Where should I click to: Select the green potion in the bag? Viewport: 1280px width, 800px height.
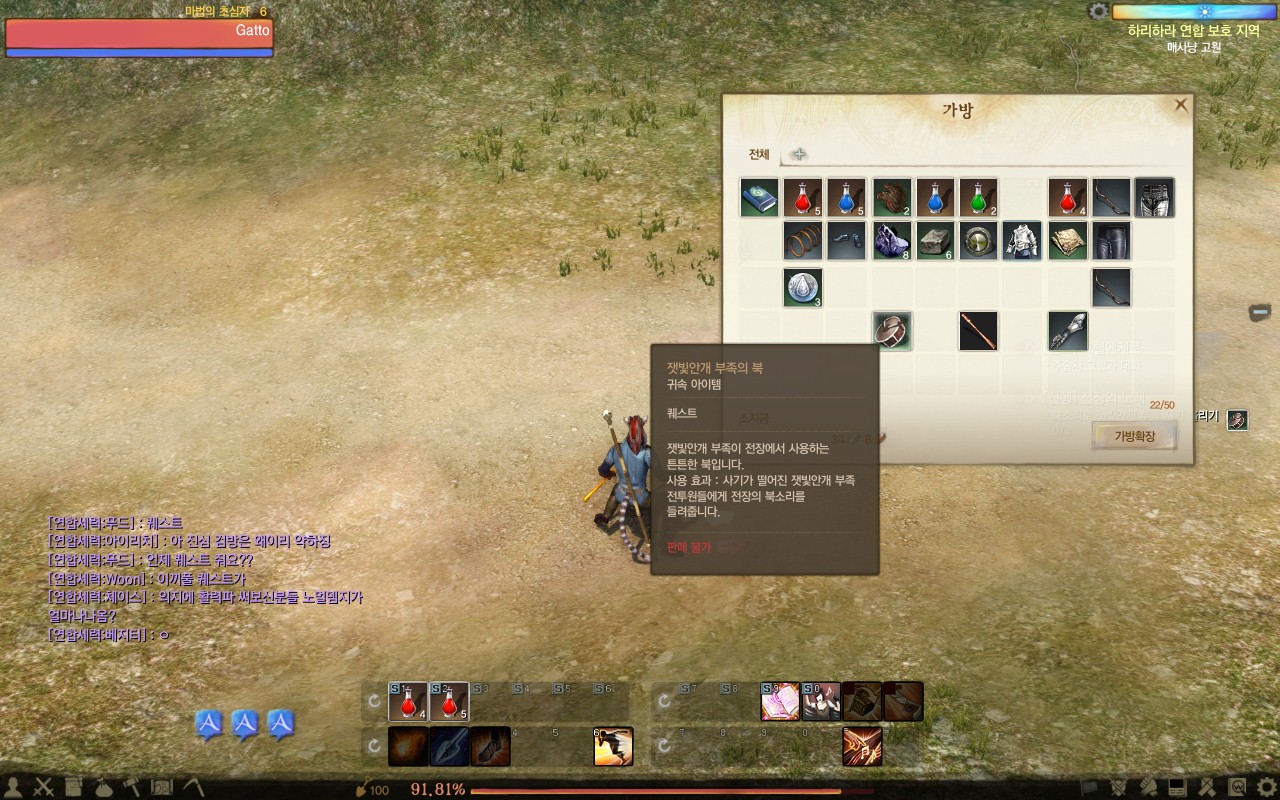979,198
